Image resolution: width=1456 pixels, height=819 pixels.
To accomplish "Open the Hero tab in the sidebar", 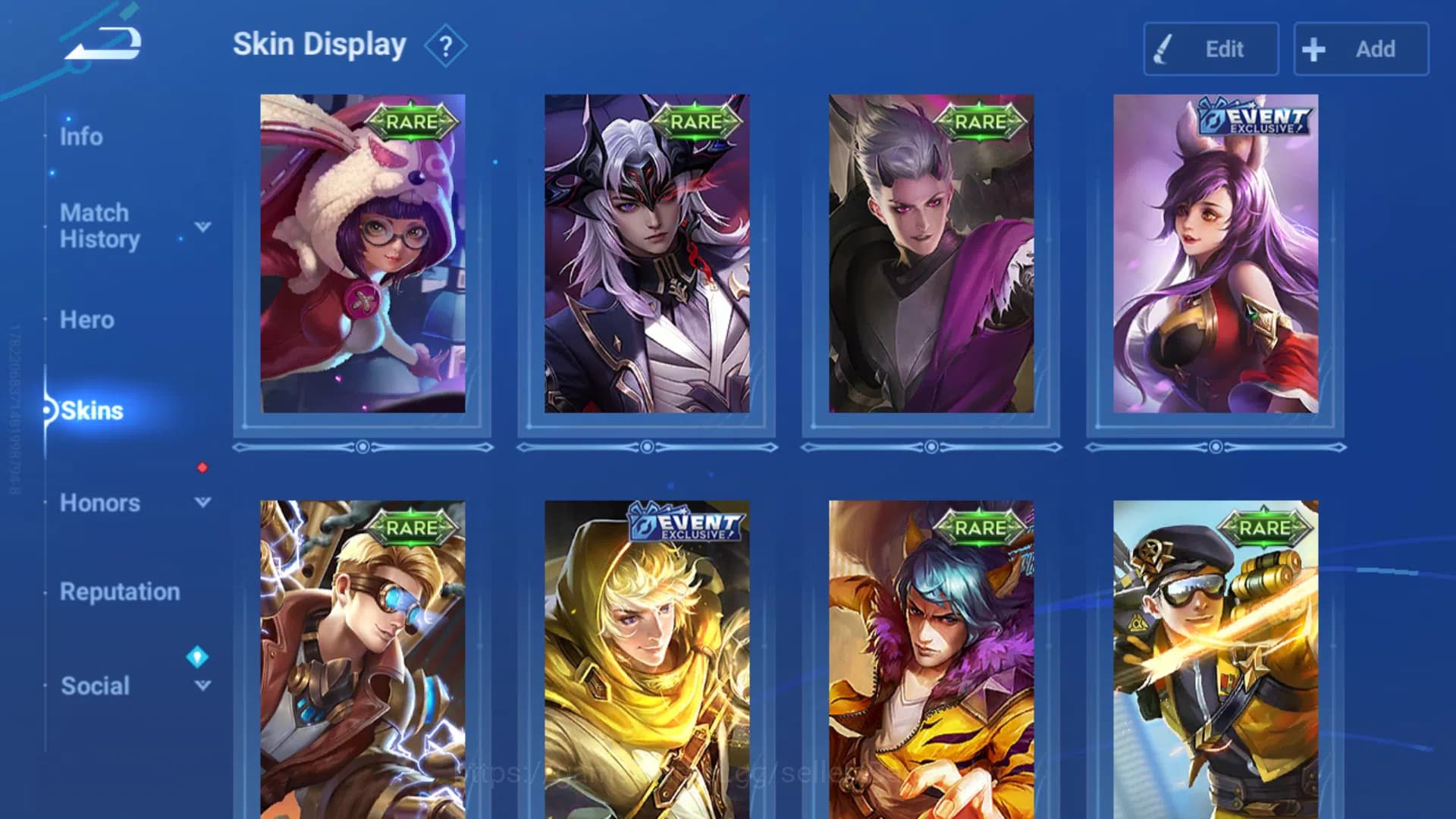I will tap(86, 320).
